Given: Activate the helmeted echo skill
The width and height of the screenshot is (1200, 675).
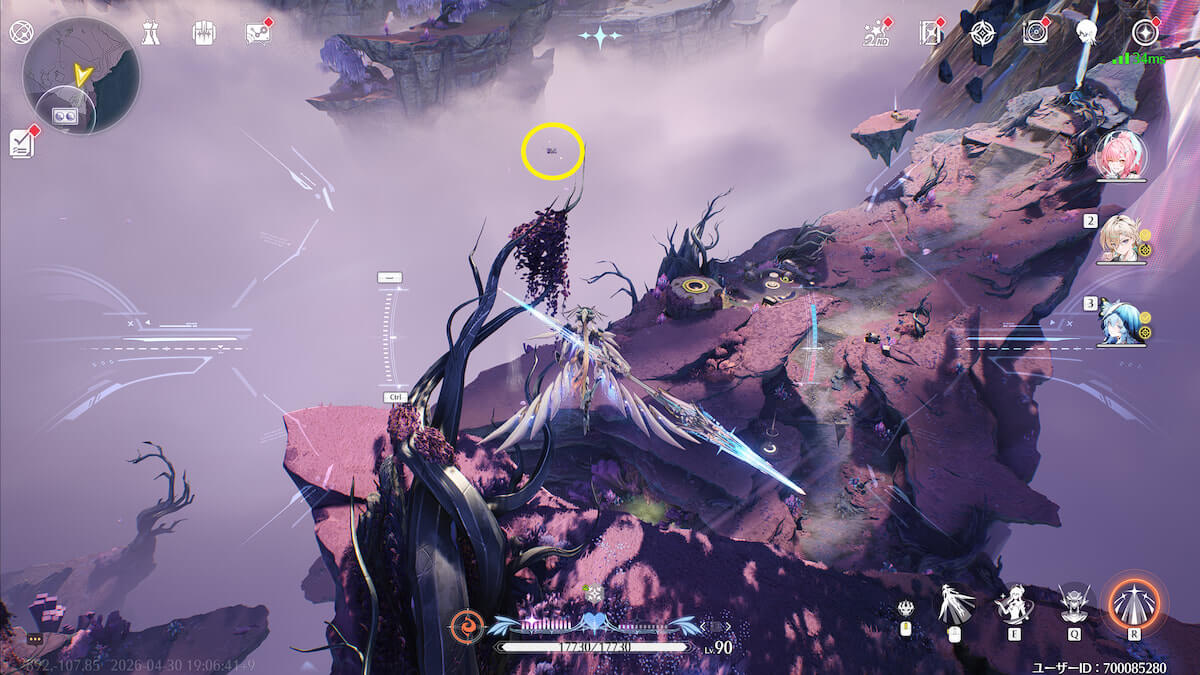Looking at the screenshot, I should pyautogui.click(x=1073, y=603).
